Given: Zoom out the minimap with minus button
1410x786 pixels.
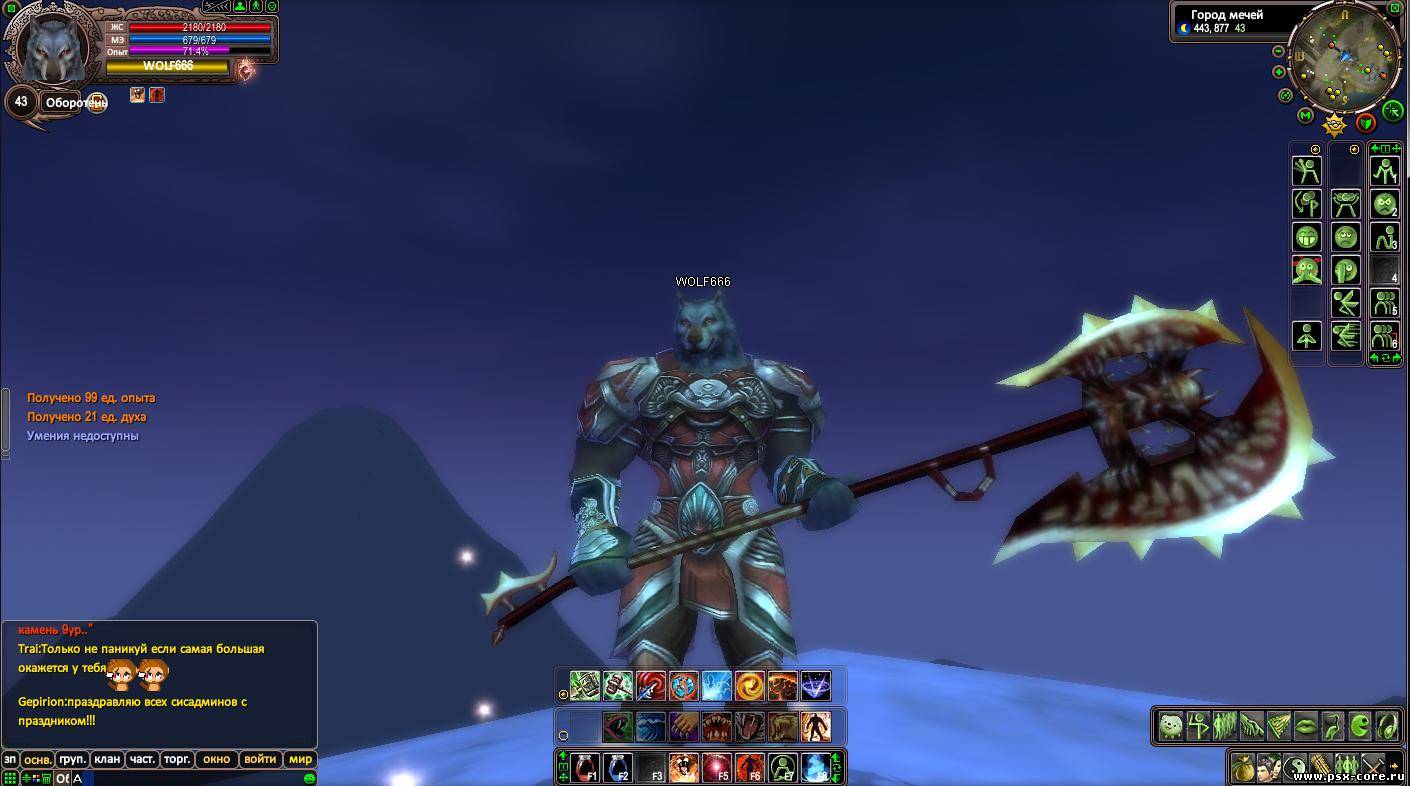Looking at the screenshot, I should click(1278, 51).
